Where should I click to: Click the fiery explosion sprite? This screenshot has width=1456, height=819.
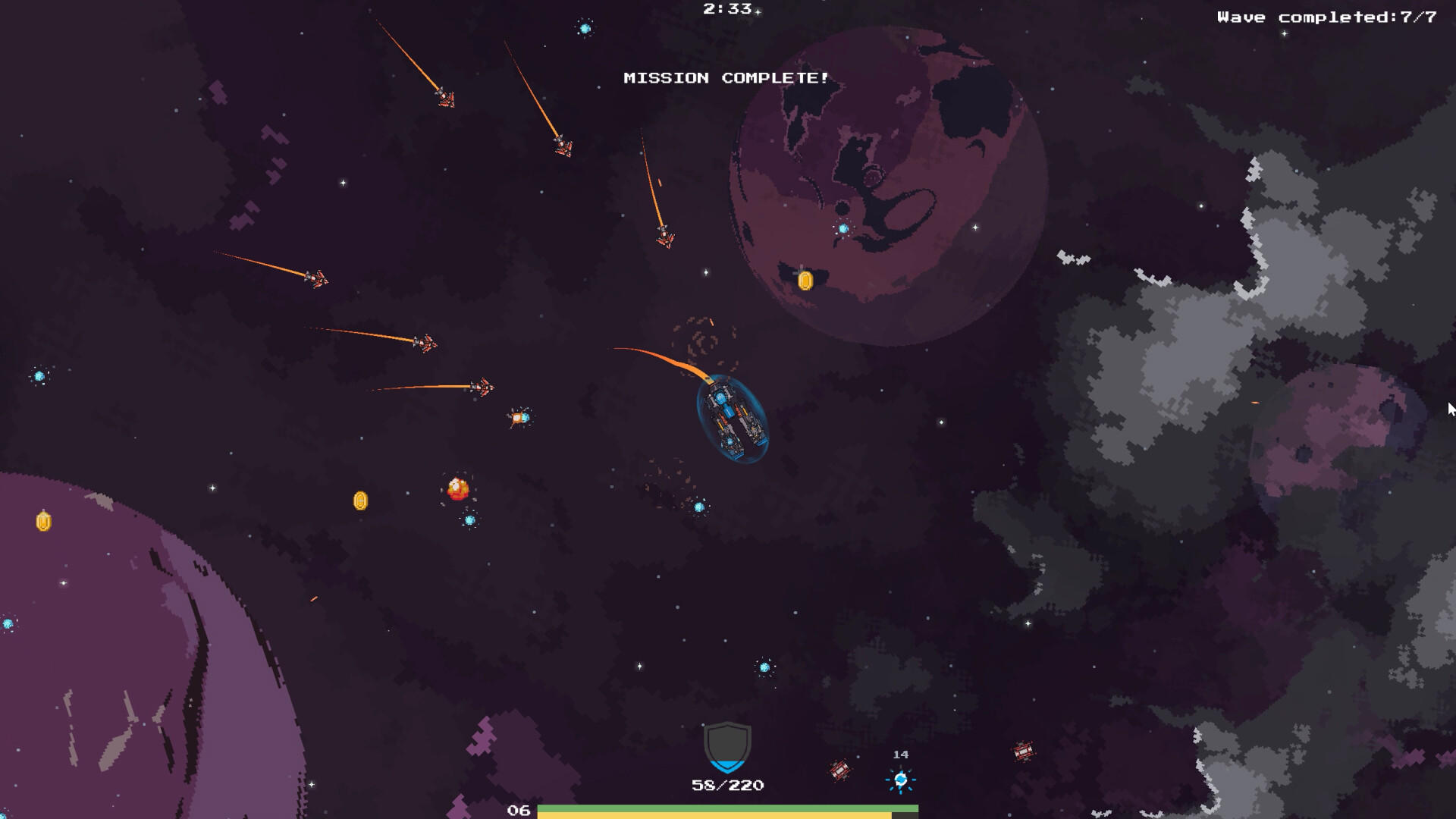(x=458, y=488)
